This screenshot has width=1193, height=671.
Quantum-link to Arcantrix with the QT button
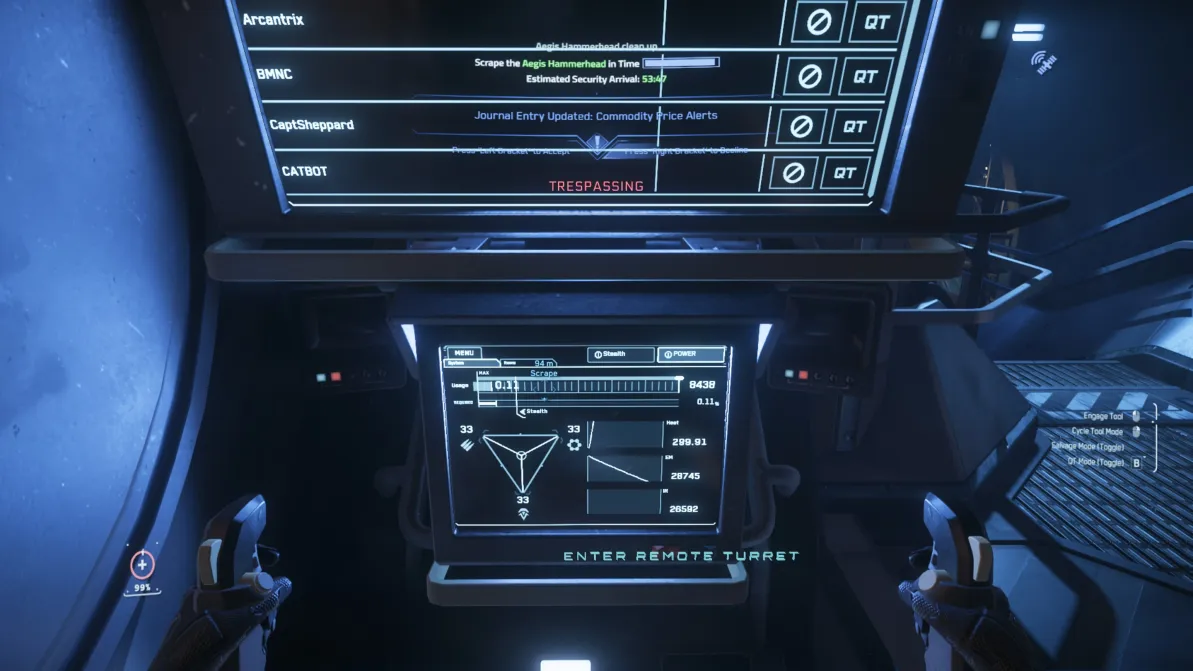877,22
